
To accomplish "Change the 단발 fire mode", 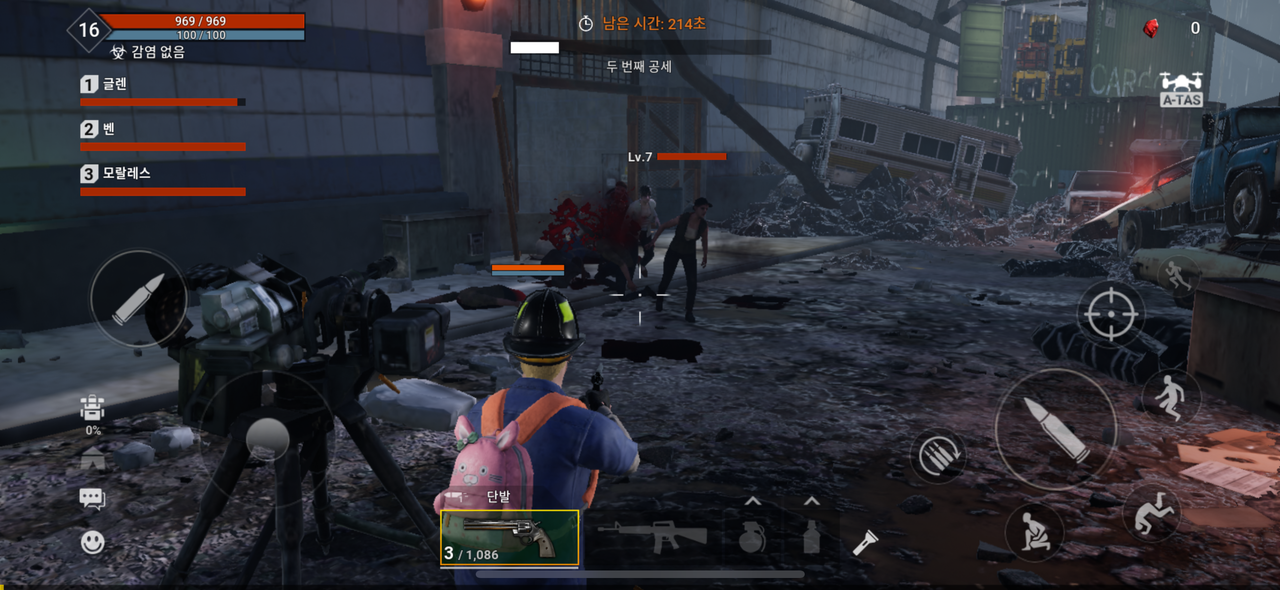I will [497, 496].
